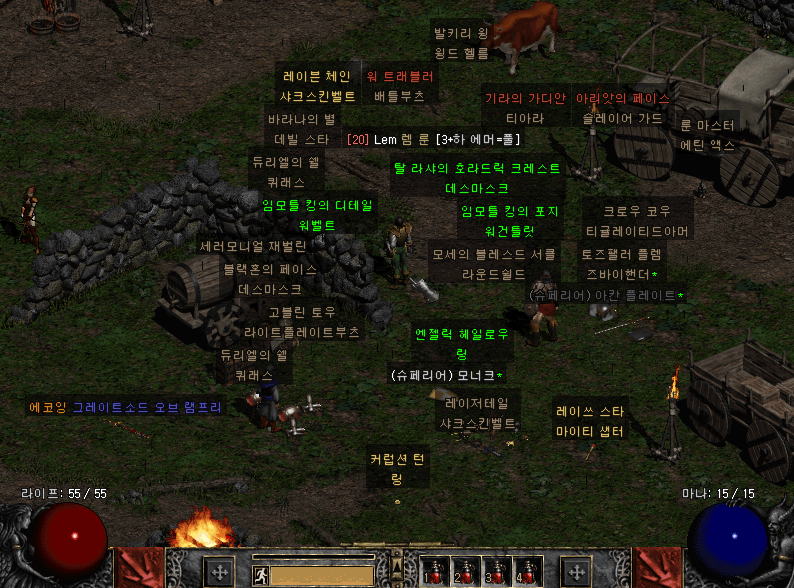Open the right-hand skill selector
Viewport: 794px width, 588px height.
[575, 572]
